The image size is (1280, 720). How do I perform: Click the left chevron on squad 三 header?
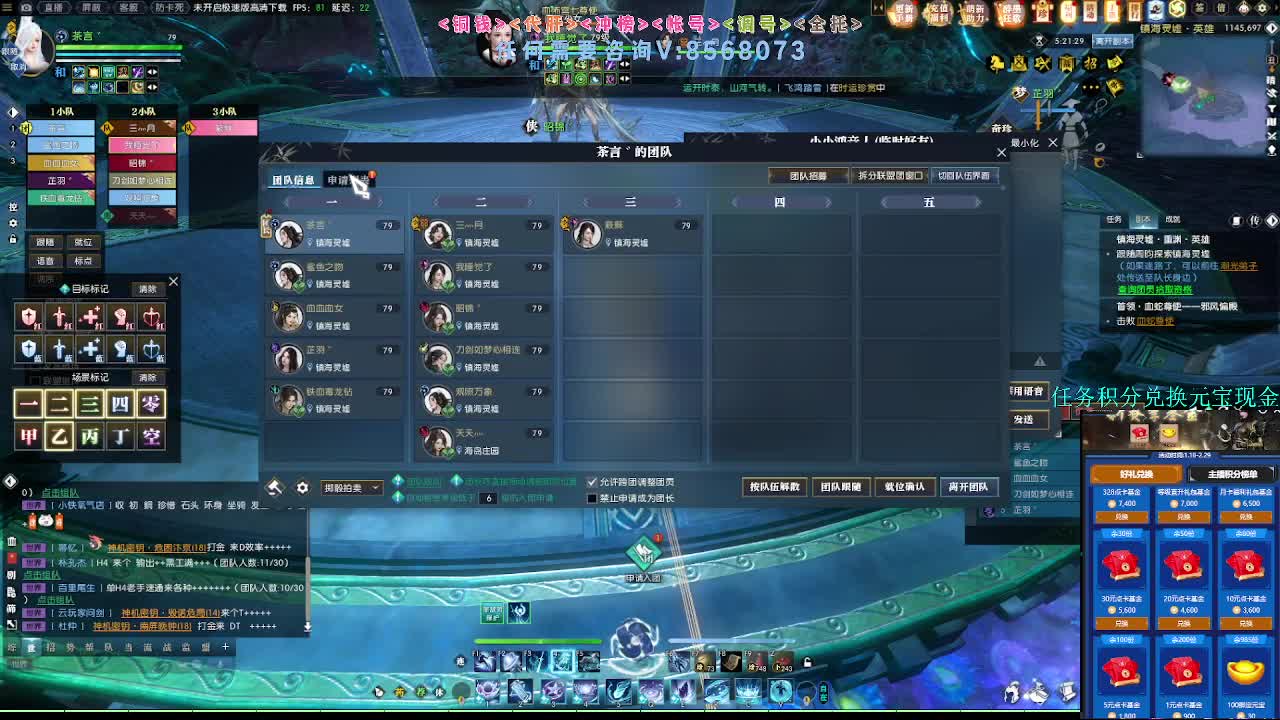(587, 202)
